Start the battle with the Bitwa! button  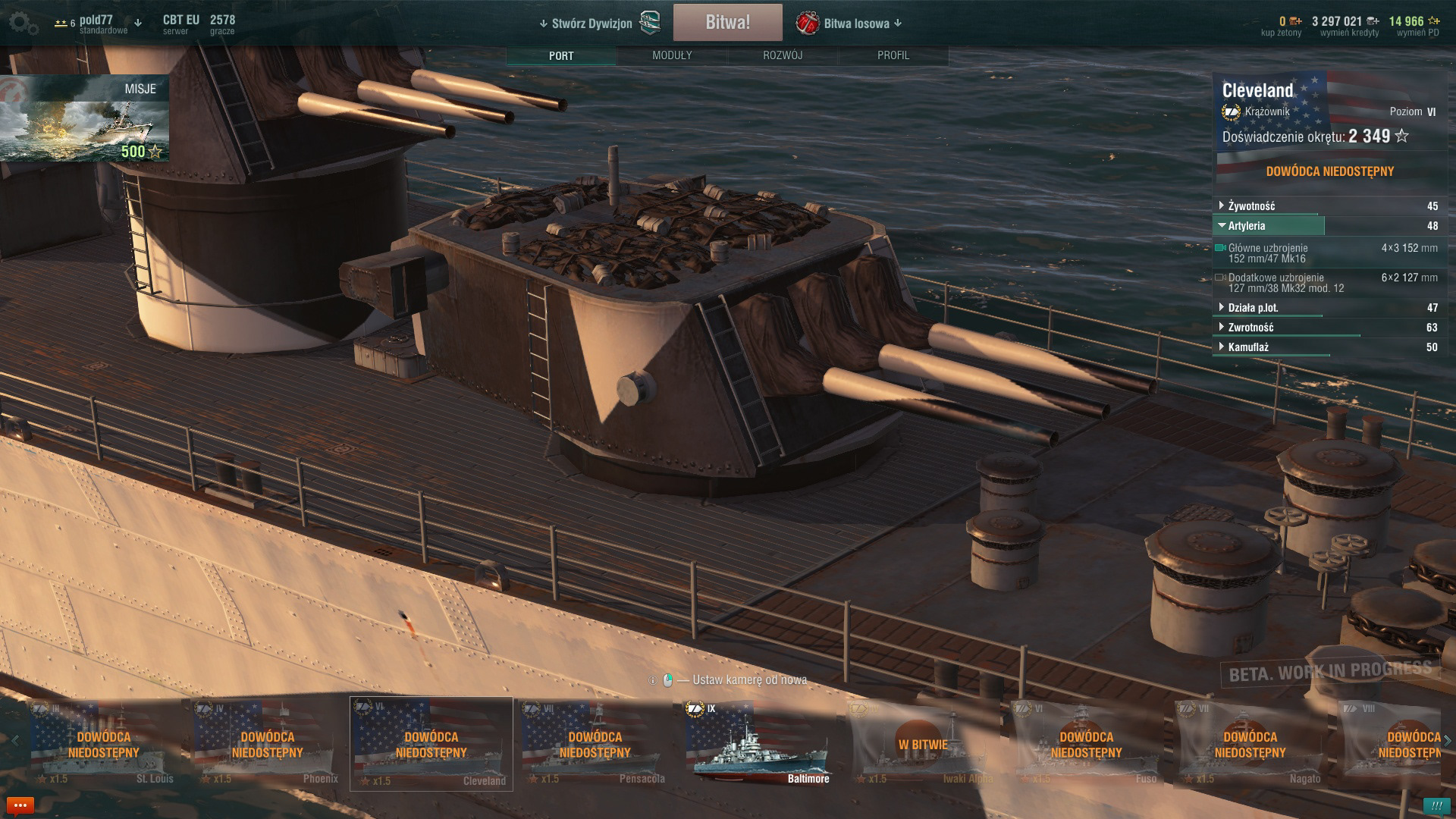pyautogui.click(x=727, y=23)
